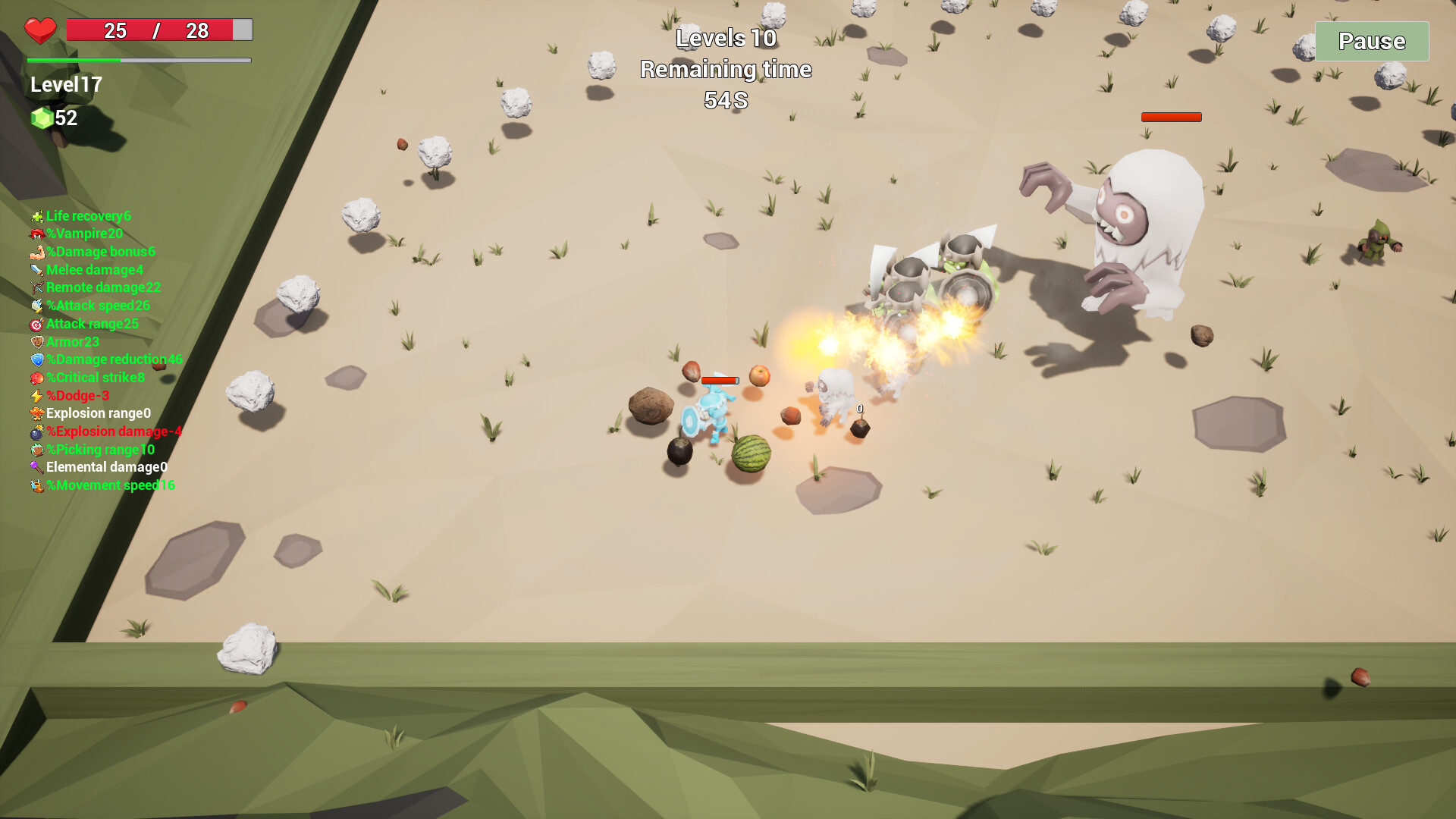Image resolution: width=1456 pixels, height=819 pixels.
Task: Click the Armor shield icon
Action: [35, 341]
